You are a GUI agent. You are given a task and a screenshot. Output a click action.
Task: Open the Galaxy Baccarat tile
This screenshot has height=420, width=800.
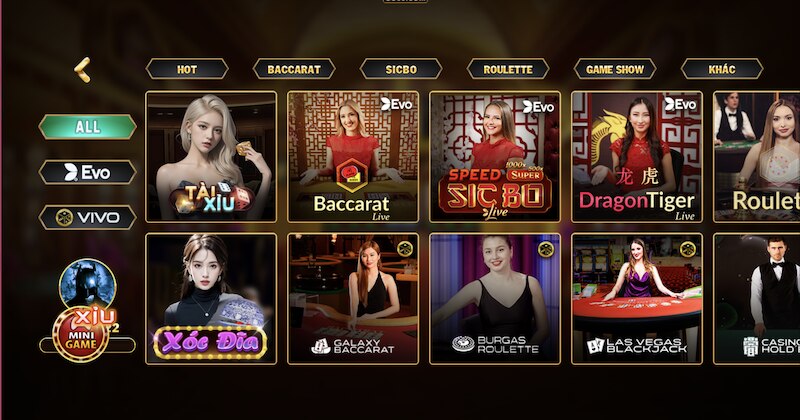[x=353, y=298]
